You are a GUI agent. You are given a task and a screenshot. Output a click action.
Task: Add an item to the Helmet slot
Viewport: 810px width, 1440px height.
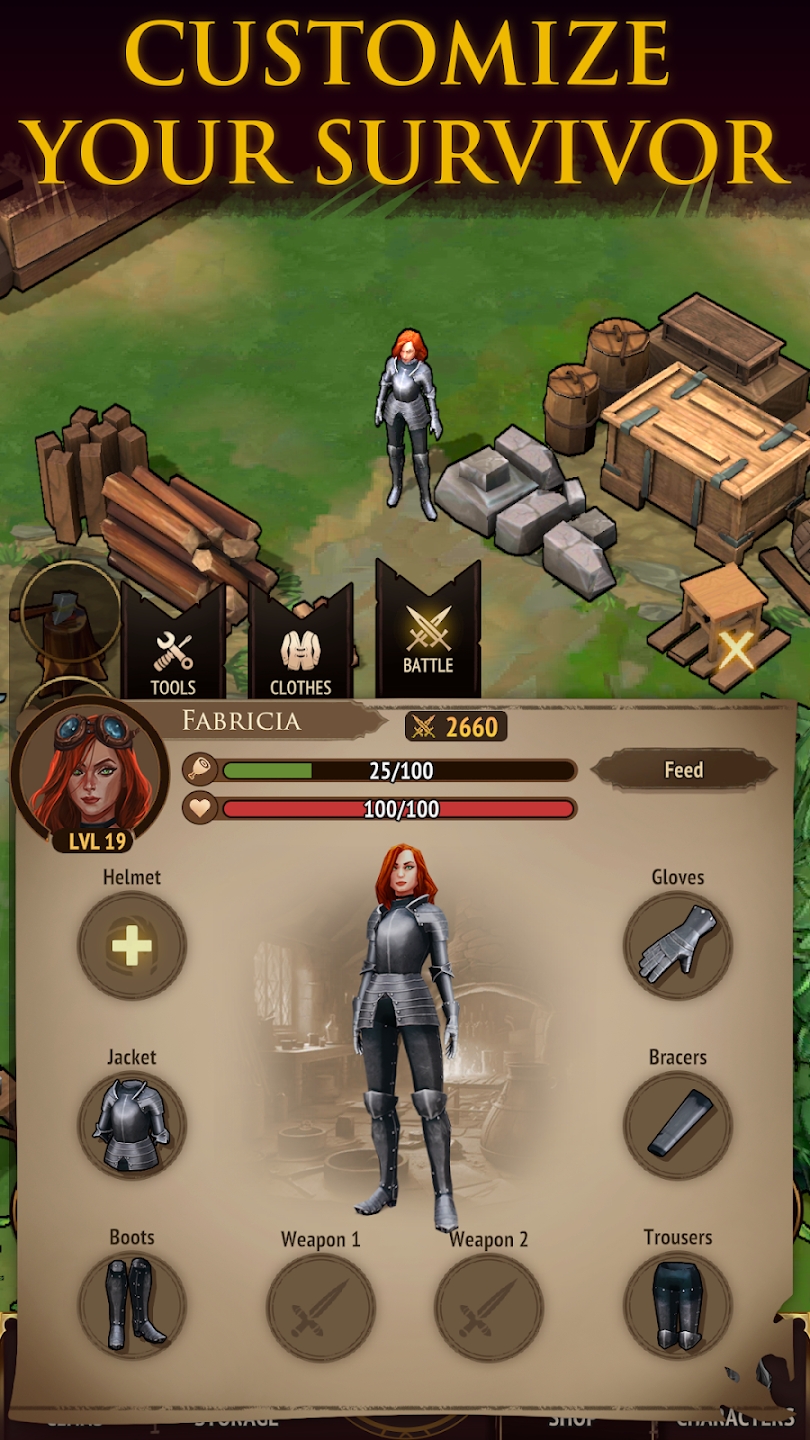[132, 946]
